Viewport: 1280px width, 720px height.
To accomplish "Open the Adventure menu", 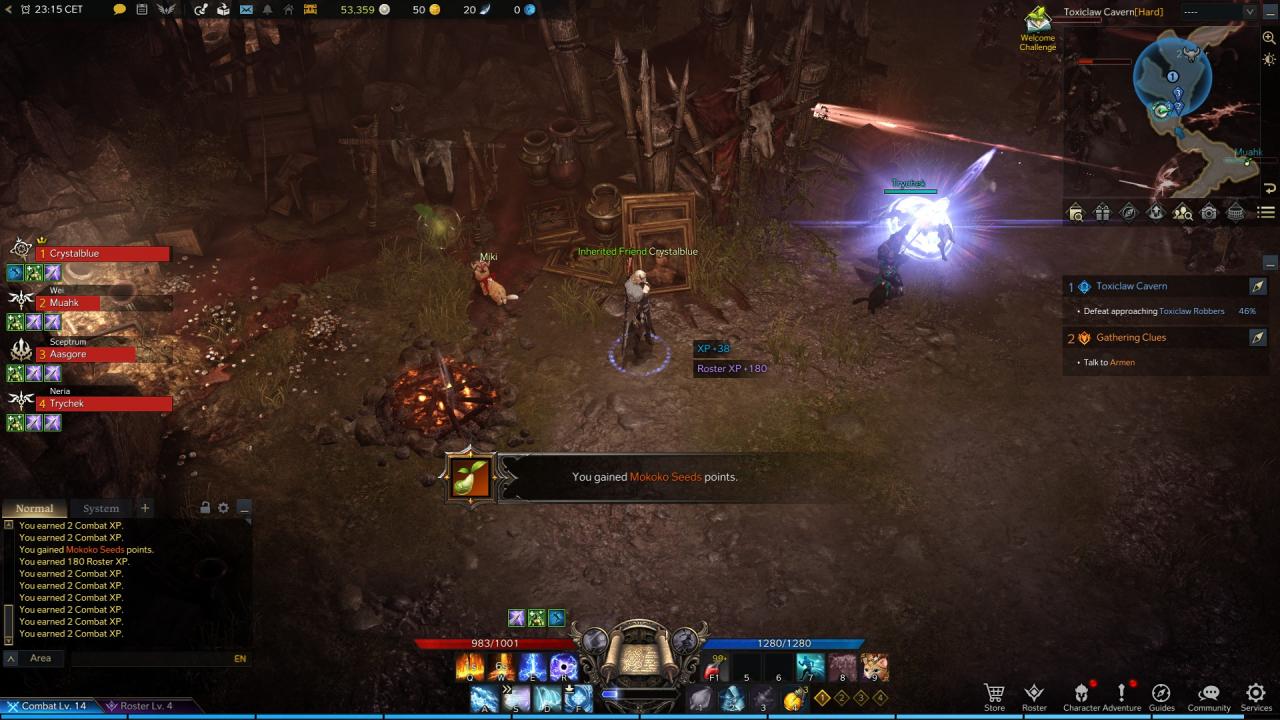I will click(x=1121, y=696).
